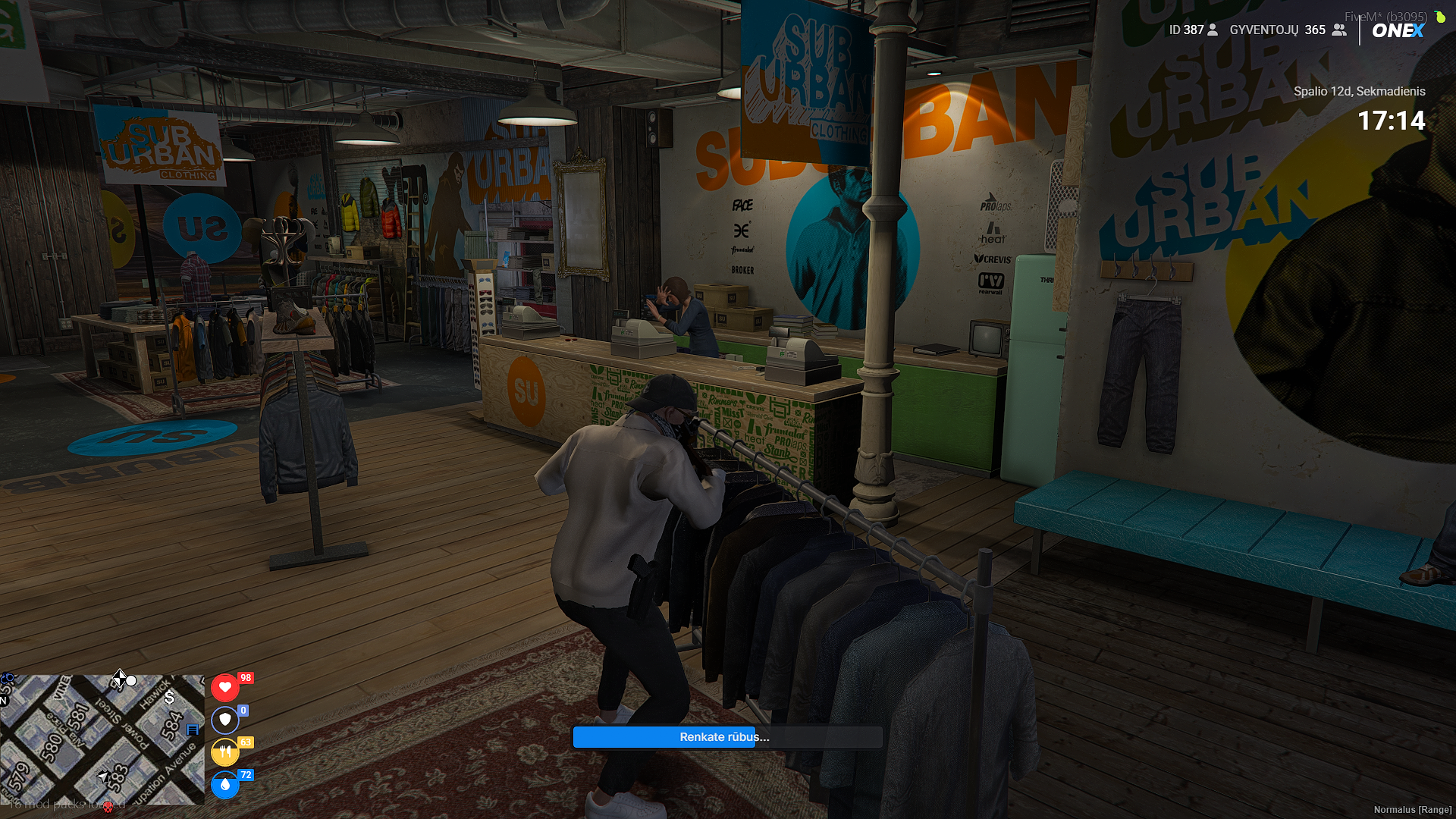Viewport: 1456px width, 819px height.
Task: Click the shield armor icon
Action: click(224, 720)
